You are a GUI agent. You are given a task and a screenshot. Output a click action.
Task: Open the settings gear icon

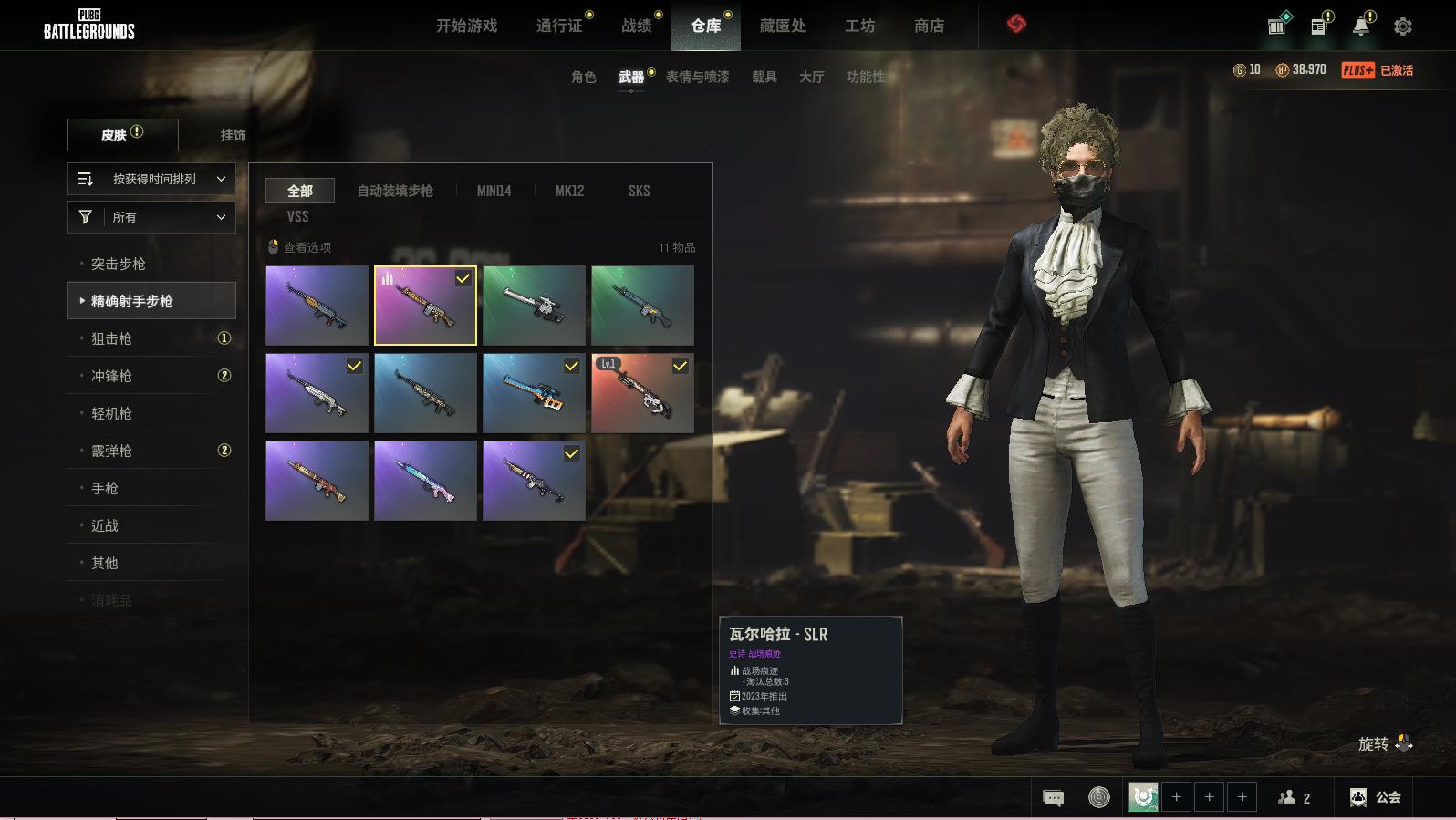[x=1402, y=26]
